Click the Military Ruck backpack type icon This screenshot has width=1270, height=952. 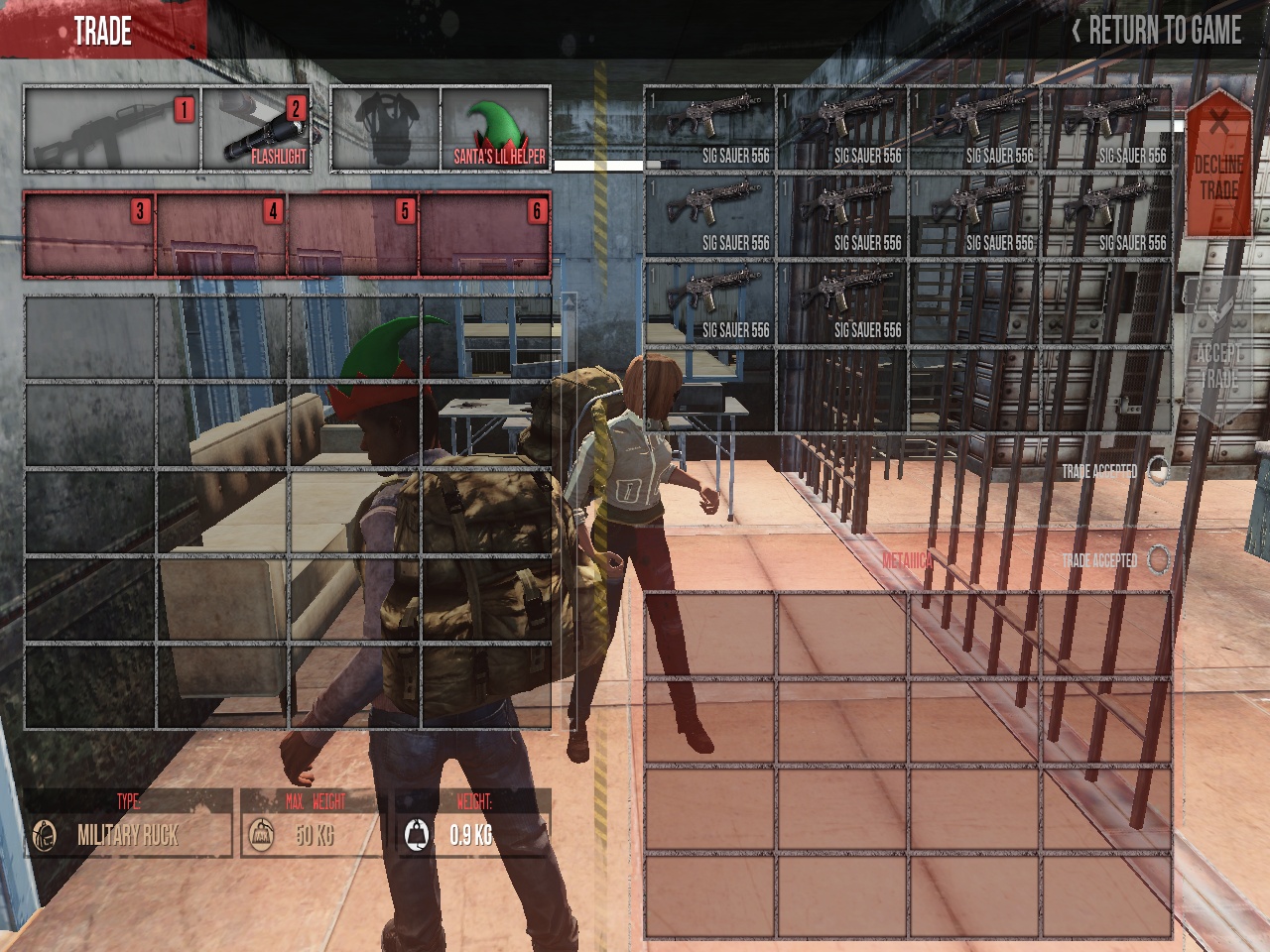click(x=45, y=835)
